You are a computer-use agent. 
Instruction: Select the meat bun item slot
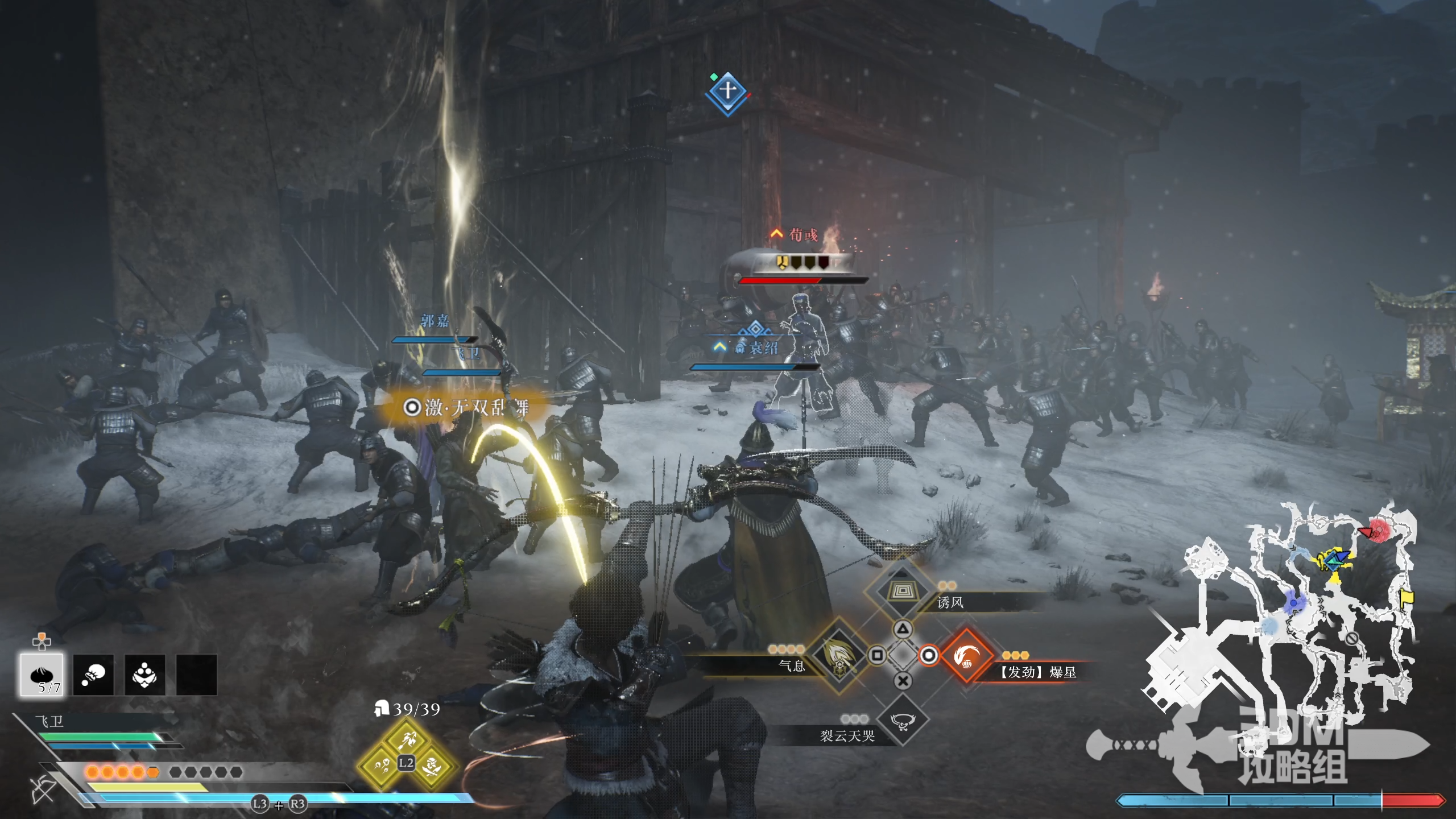[x=42, y=675]
